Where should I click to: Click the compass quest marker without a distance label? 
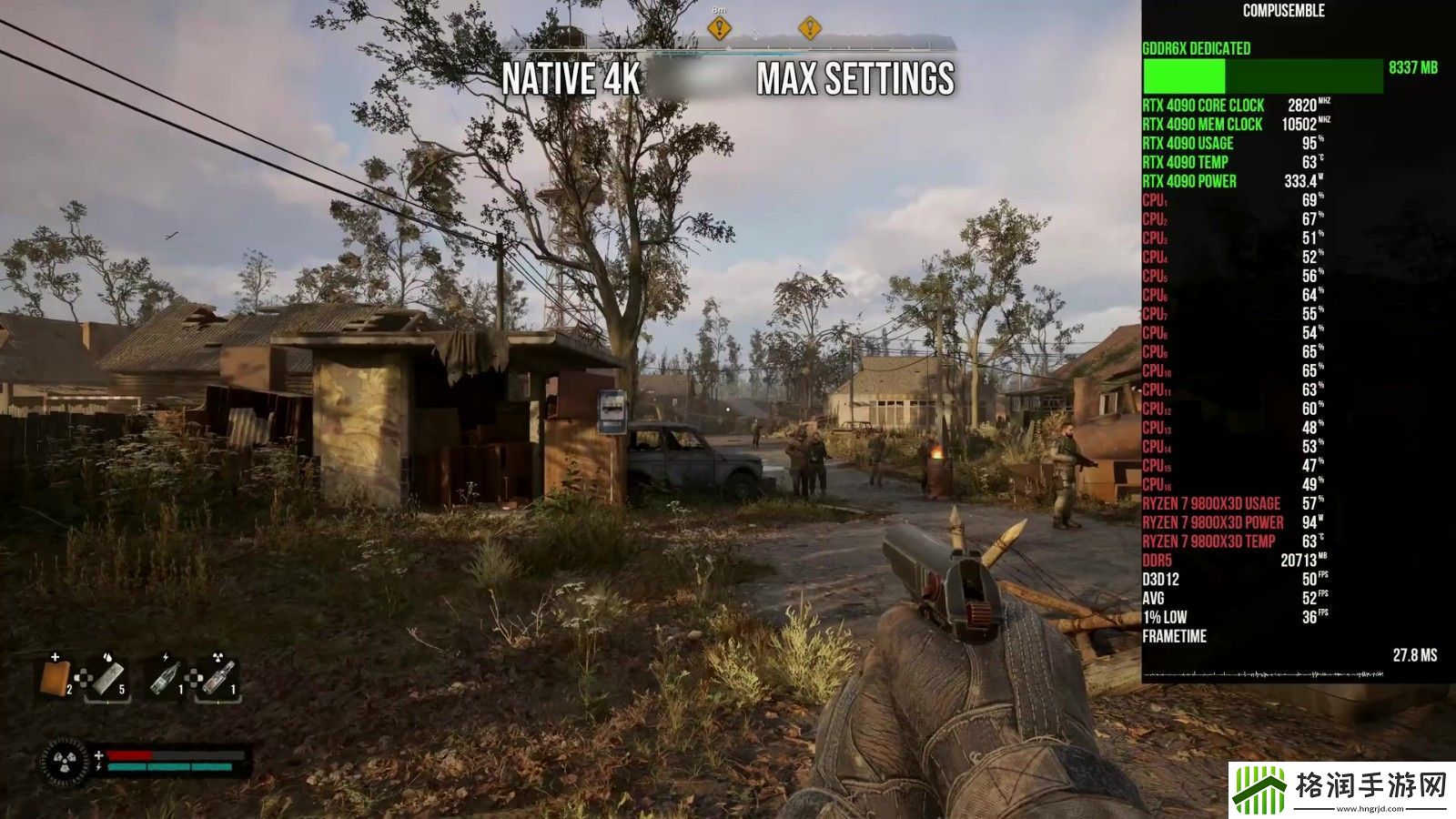pos(809,28)
